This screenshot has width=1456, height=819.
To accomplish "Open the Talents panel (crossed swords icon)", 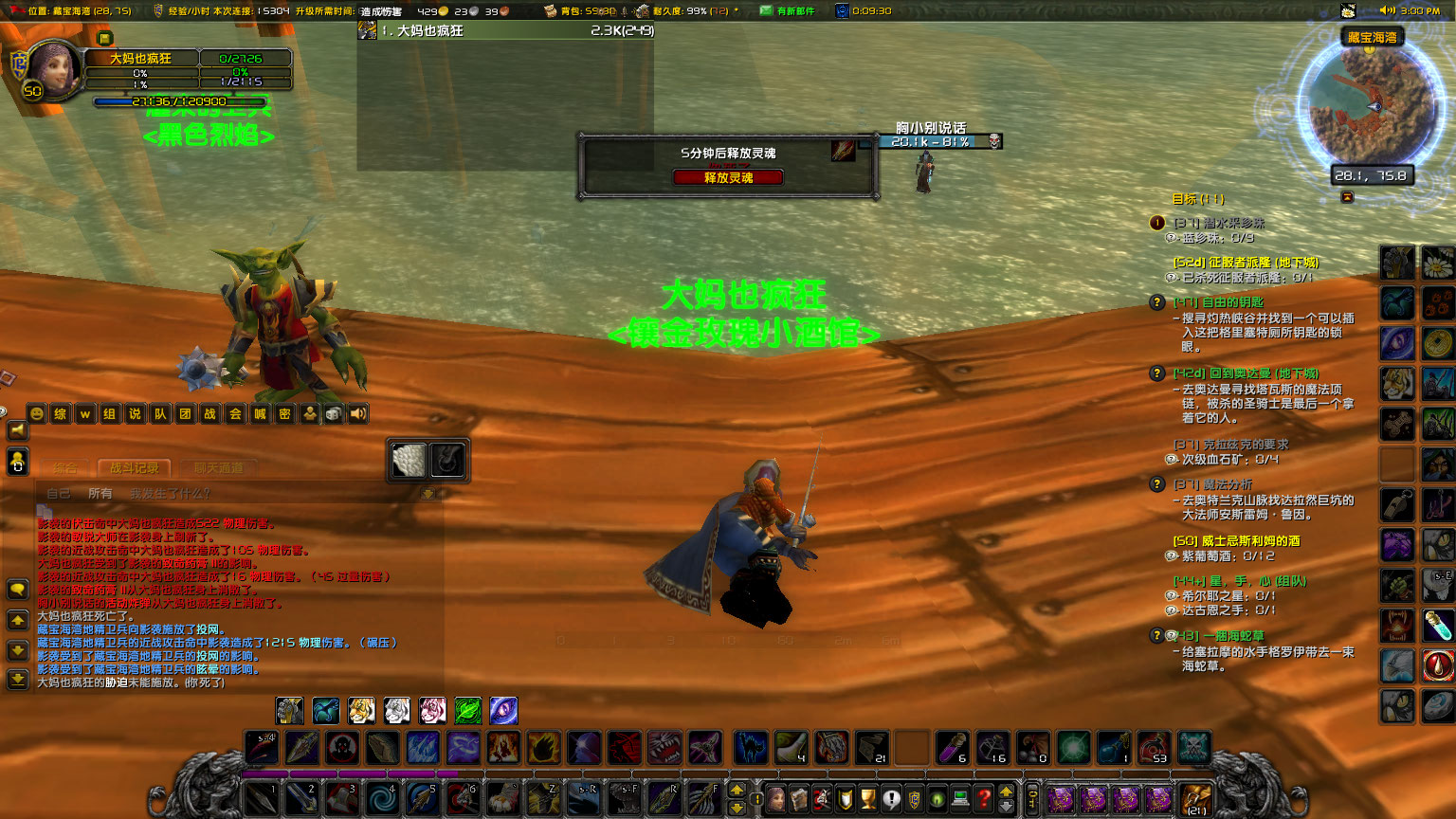I will (821, 799).
